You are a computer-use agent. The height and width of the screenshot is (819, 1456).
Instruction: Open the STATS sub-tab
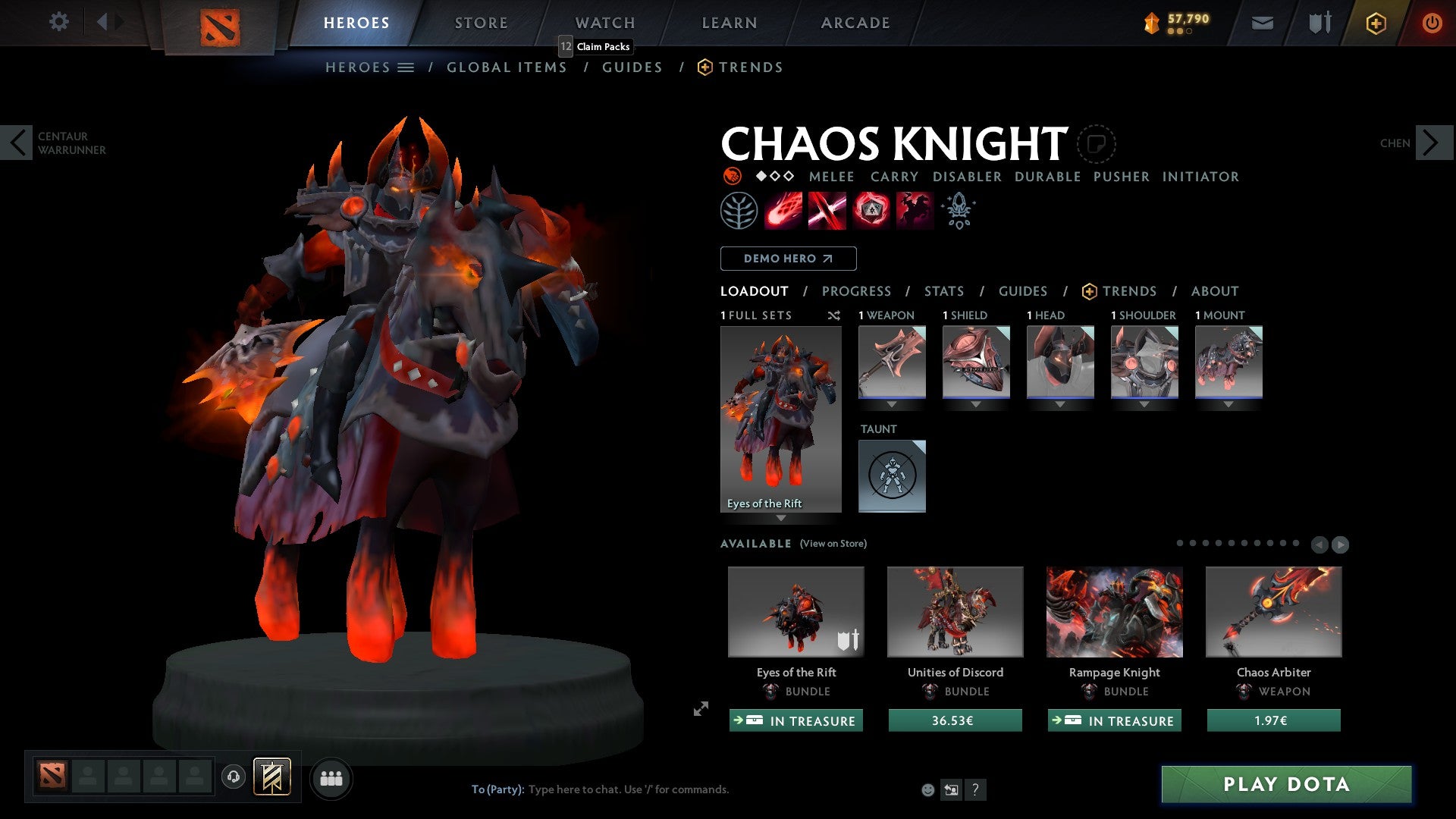click(943, 290)
